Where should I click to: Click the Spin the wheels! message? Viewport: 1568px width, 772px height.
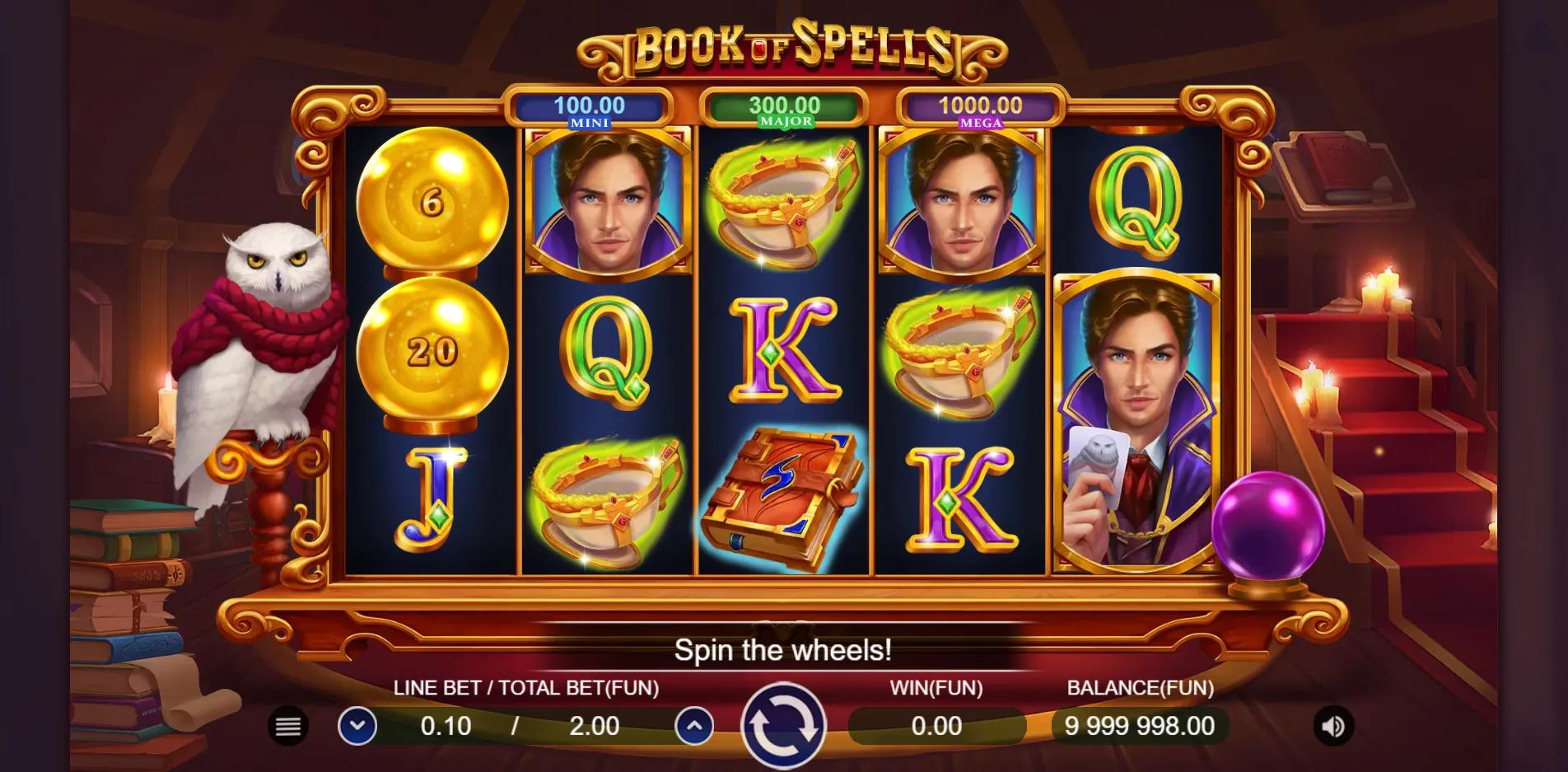pyautogui.click(x=782, y=650)
